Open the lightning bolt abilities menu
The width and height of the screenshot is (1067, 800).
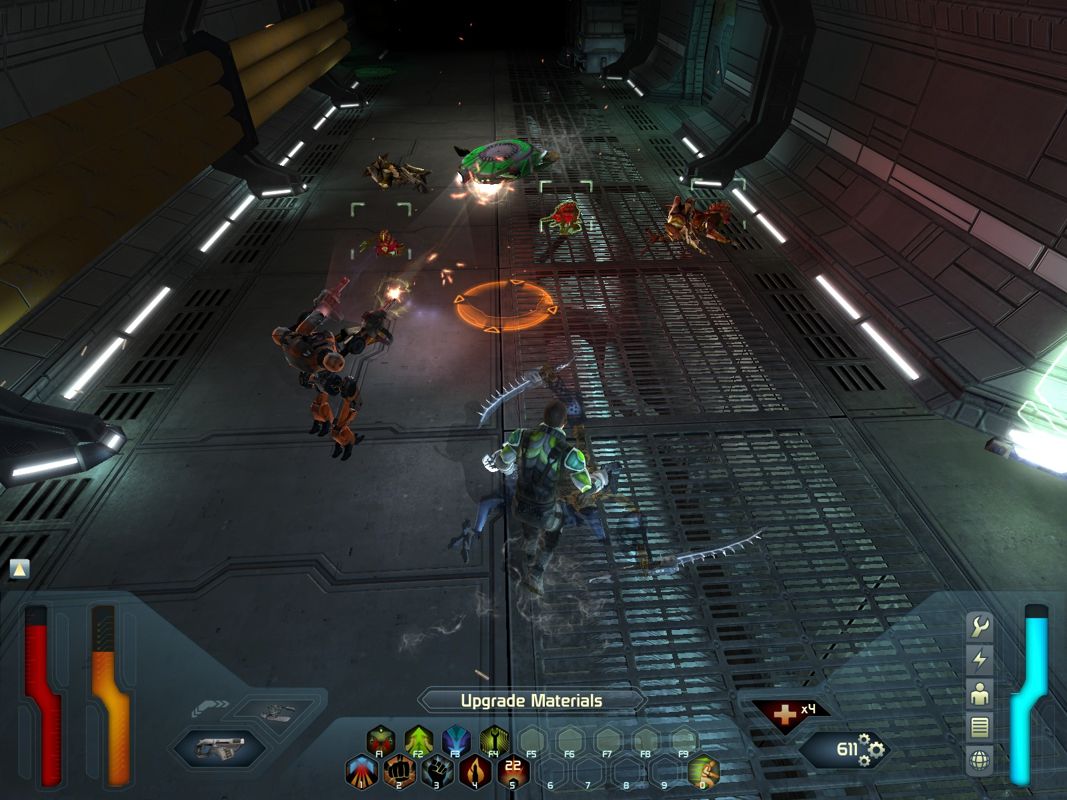pos(980,660)
